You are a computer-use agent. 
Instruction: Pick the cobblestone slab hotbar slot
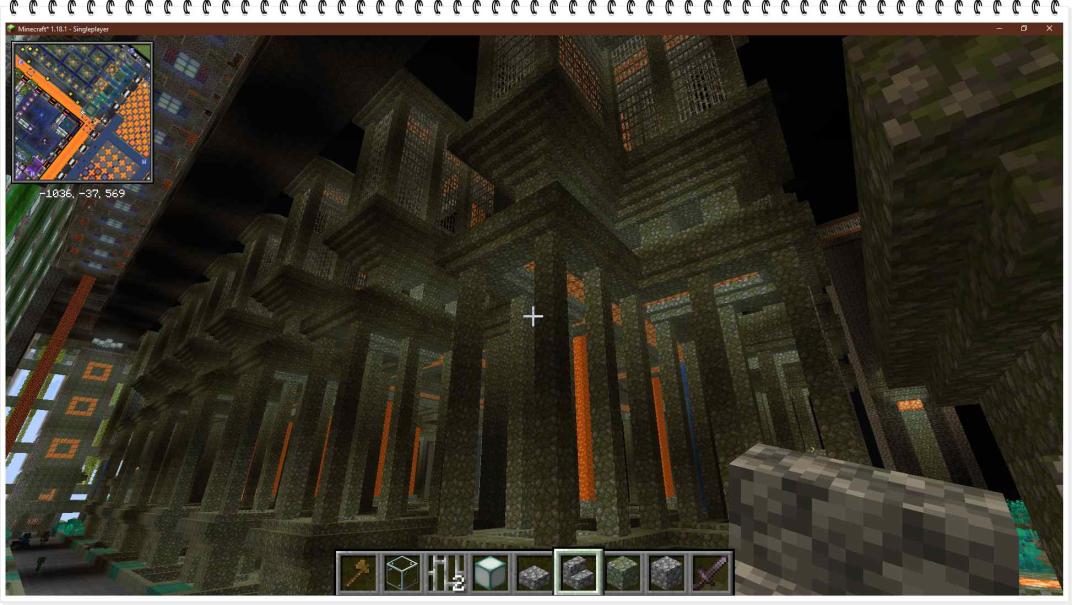pos(533,572)
